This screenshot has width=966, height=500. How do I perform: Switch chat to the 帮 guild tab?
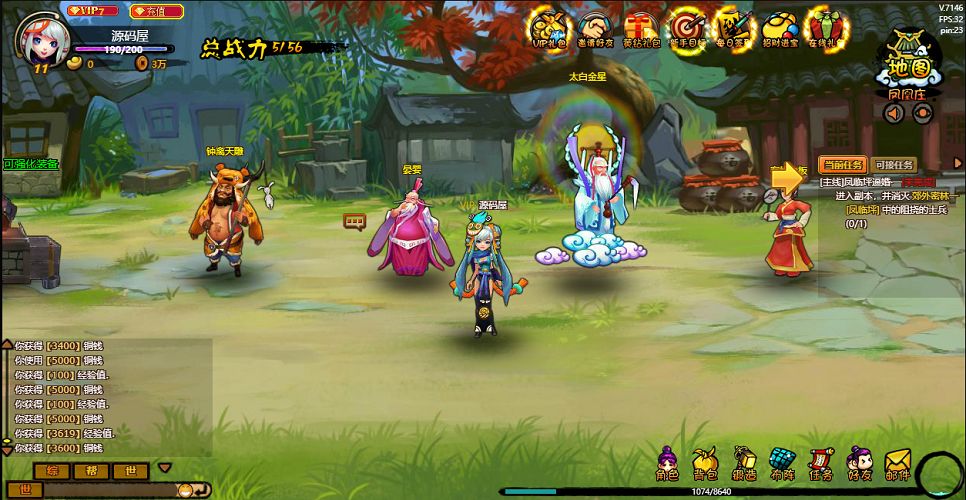click(91, 470)
